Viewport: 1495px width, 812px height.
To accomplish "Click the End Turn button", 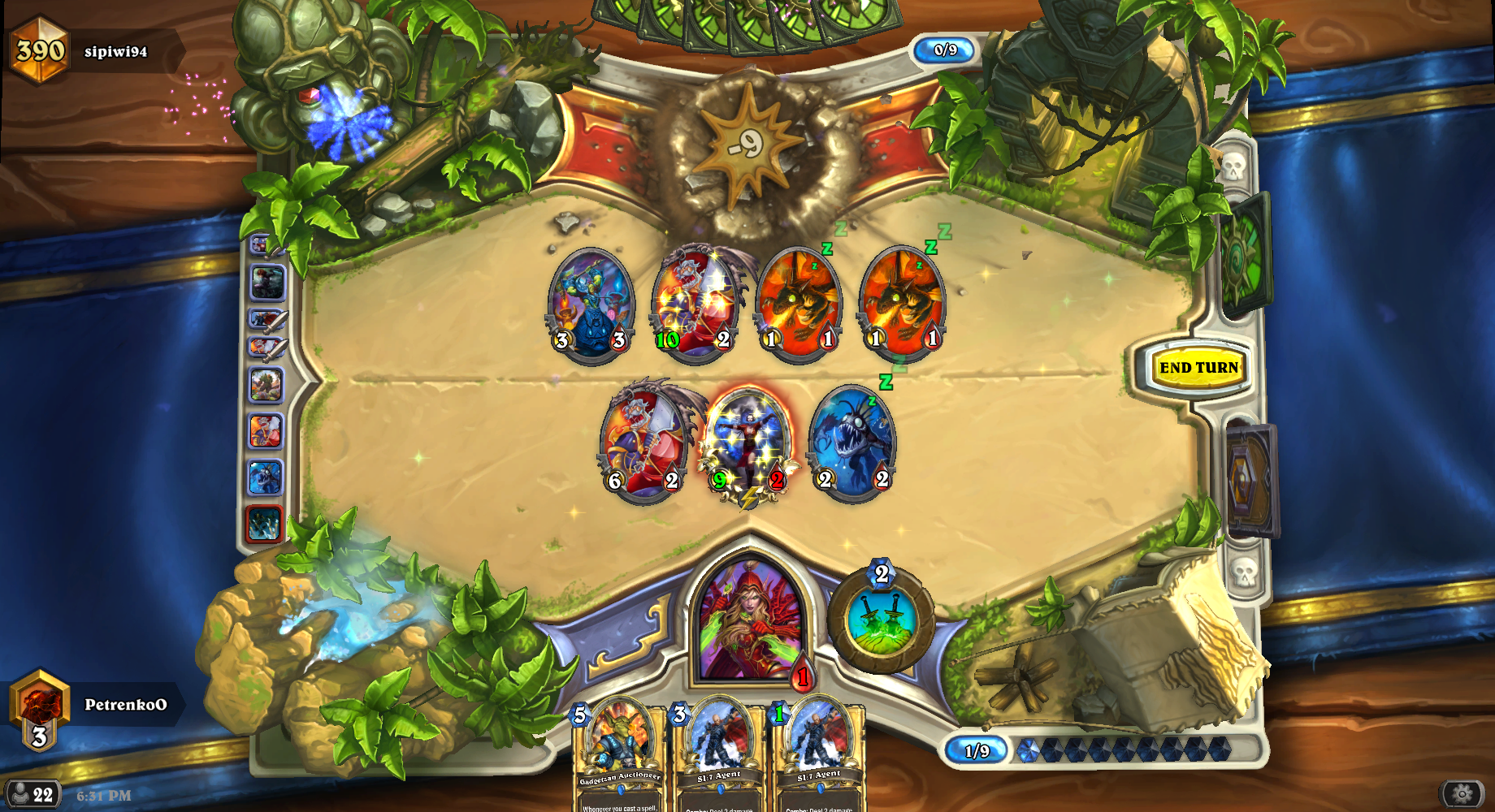I will pyautogui.click(x=1198, y=368).
